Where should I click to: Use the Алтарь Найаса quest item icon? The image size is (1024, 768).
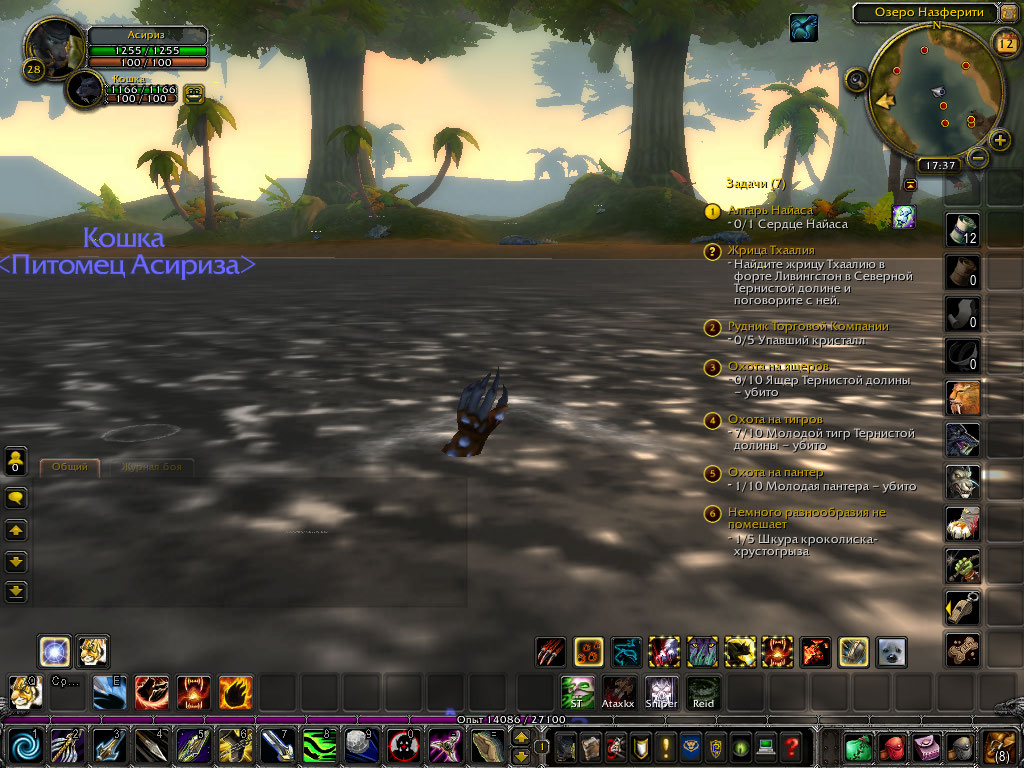903,217
